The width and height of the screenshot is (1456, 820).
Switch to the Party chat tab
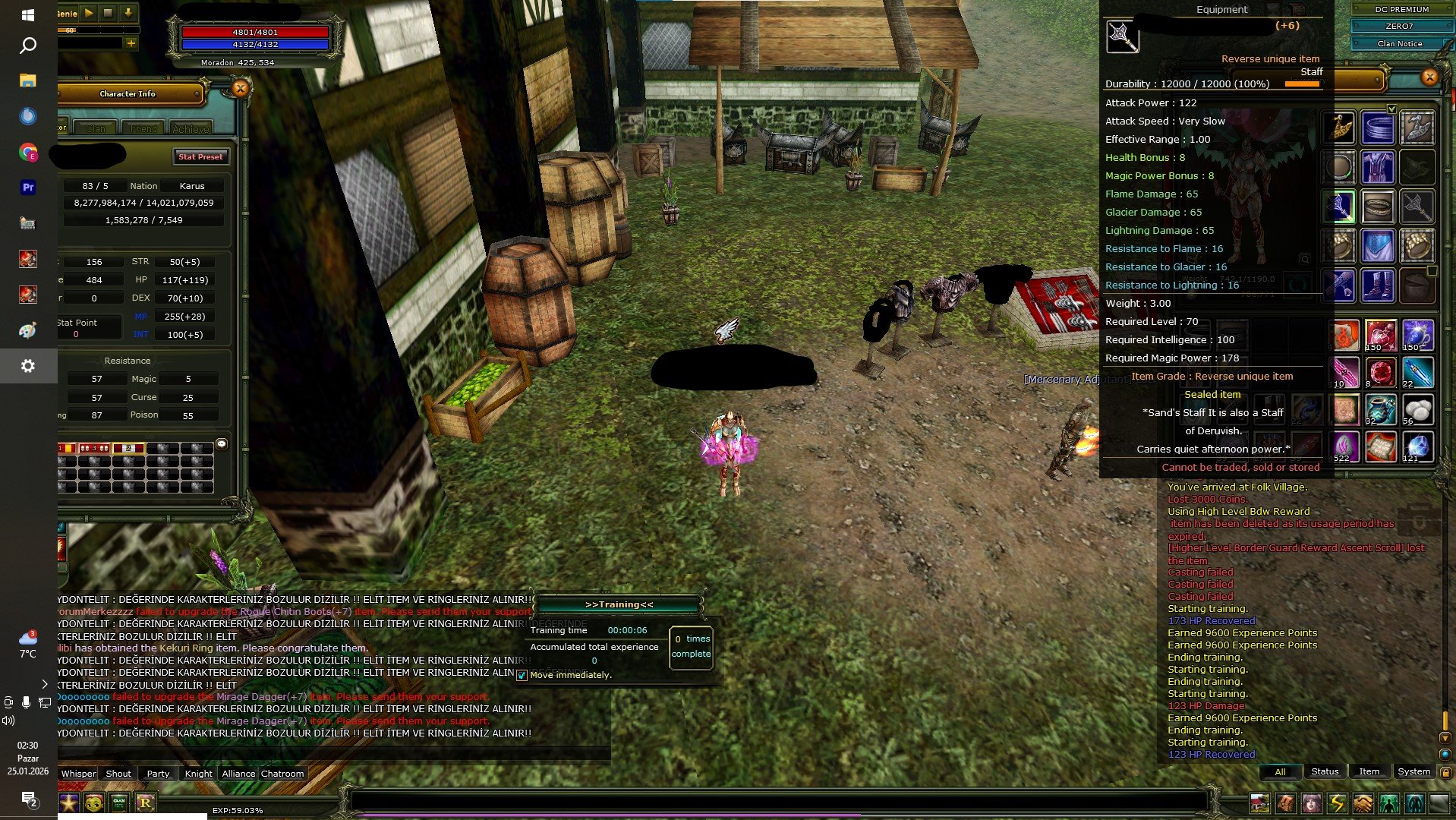pyautogui.click(x=158, y=773)
